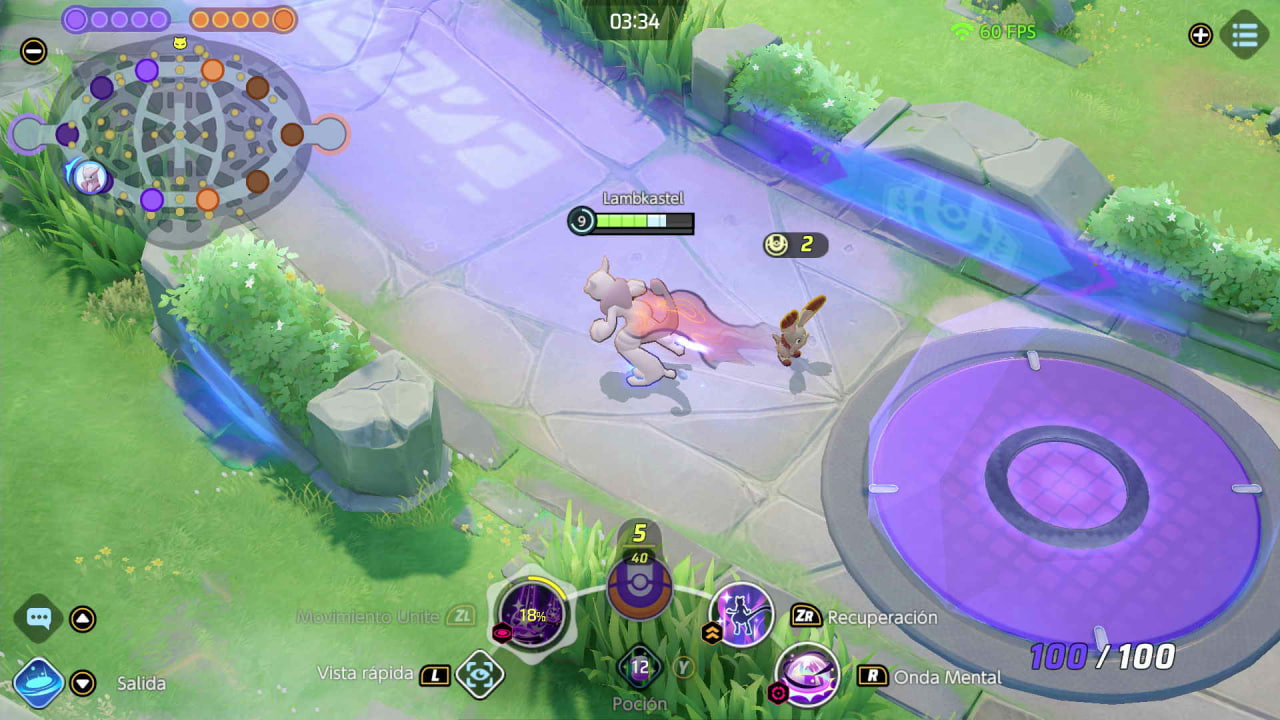Cast the Onda Mental move
Viewport: 1280px width, 720px height.
[807, 675]
